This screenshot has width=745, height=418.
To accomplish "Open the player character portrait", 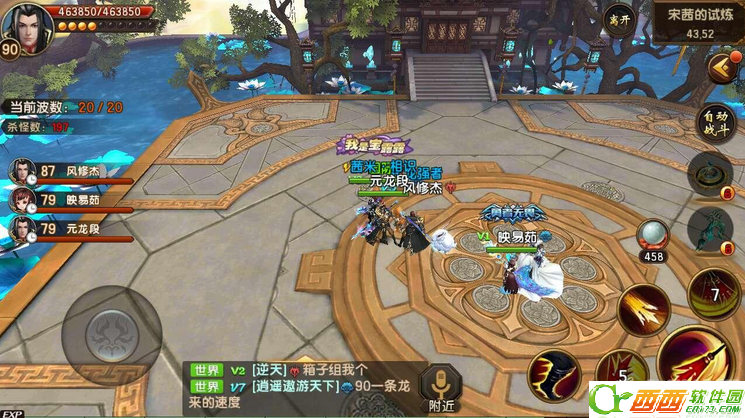I will point(27,25).
